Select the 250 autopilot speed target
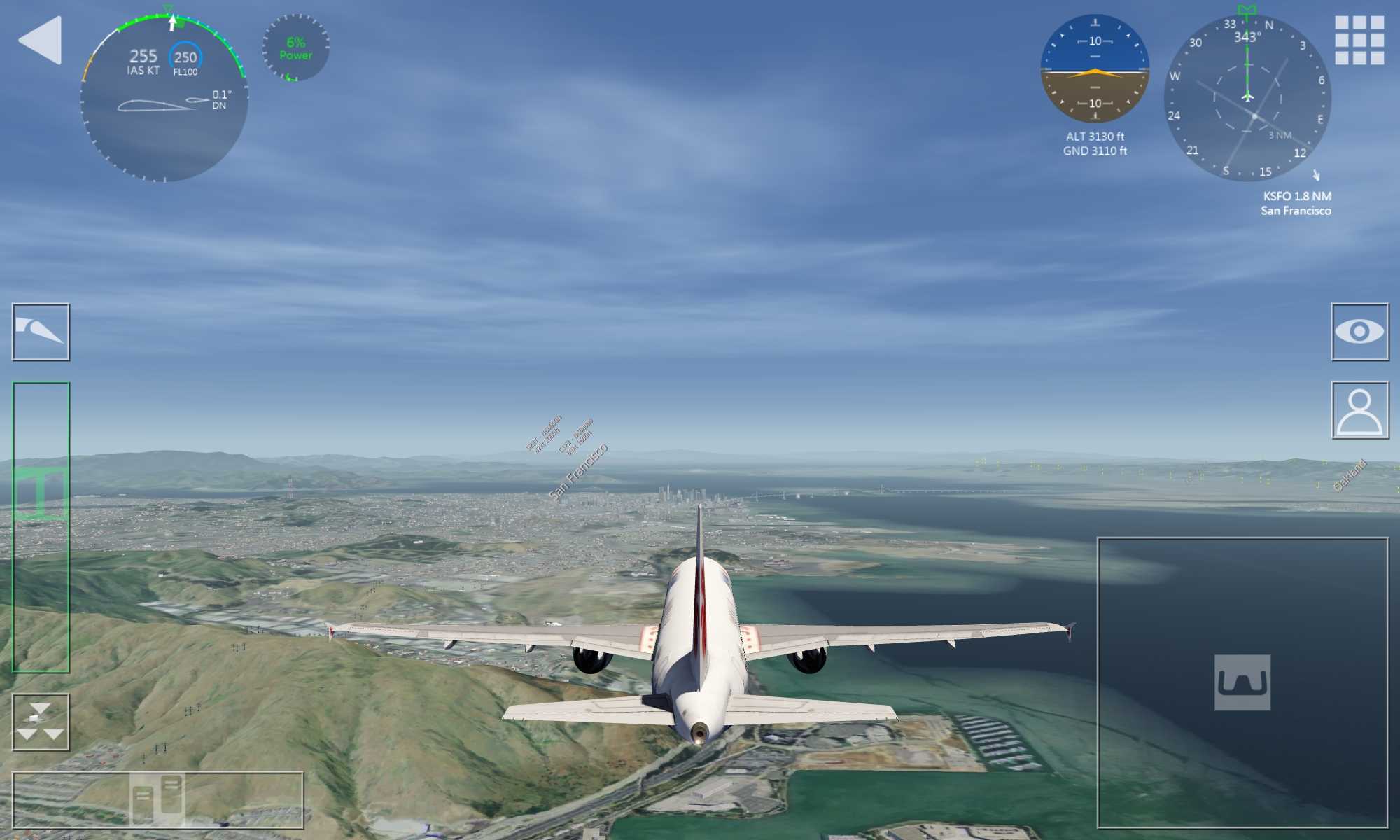 tap(185, 58)
